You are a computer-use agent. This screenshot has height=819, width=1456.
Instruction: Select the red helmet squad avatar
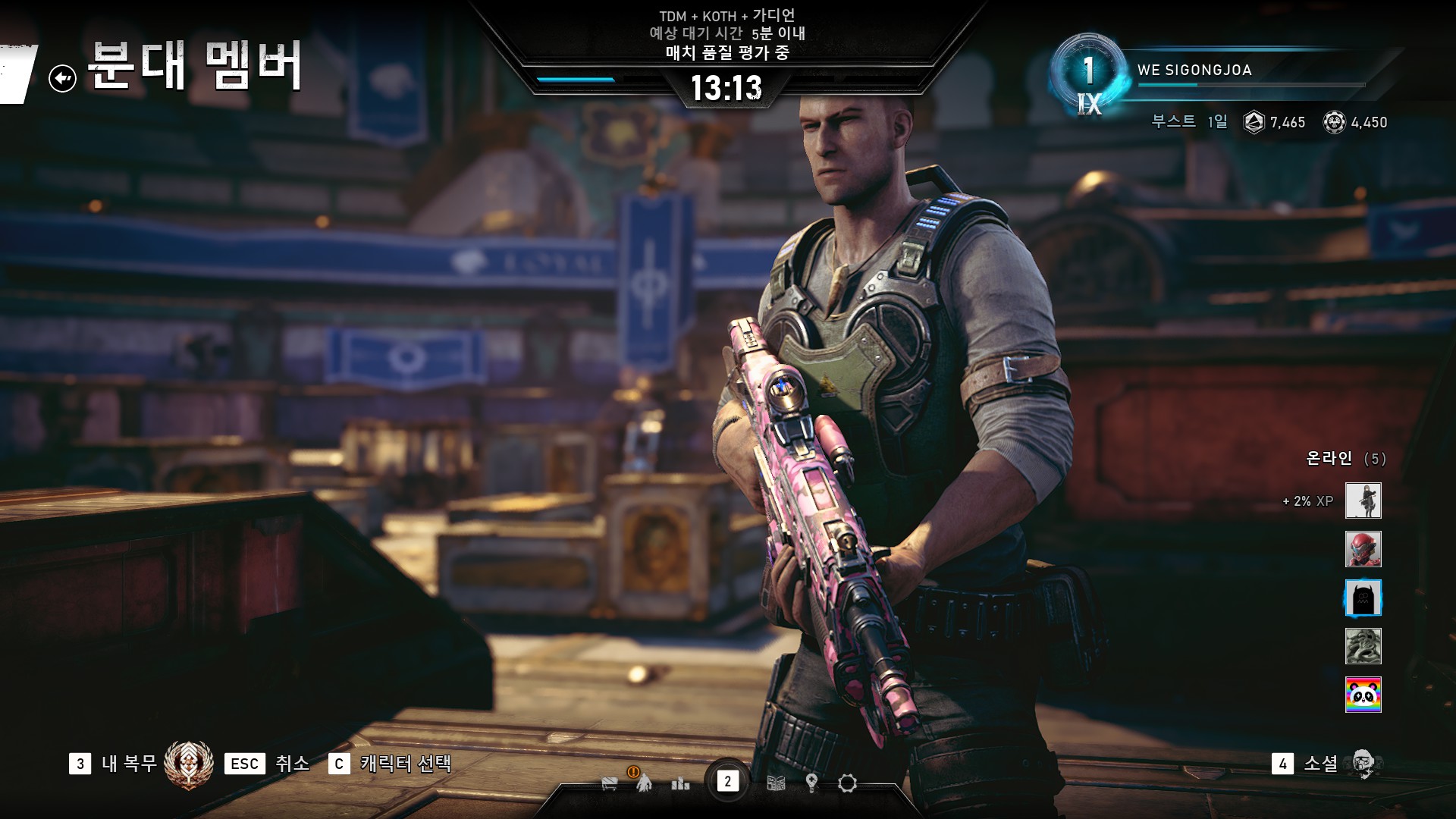click(x=1363, y=549)
